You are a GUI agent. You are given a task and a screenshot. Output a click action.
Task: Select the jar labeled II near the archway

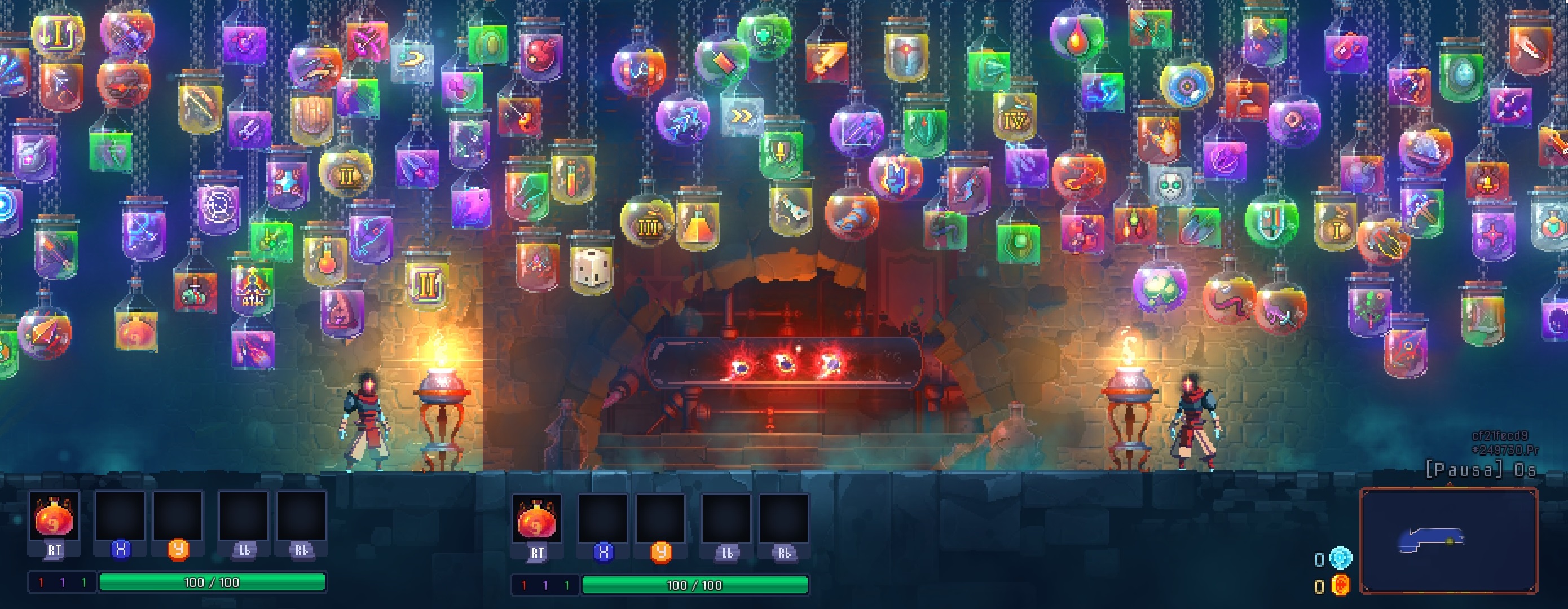click(426, 283)
